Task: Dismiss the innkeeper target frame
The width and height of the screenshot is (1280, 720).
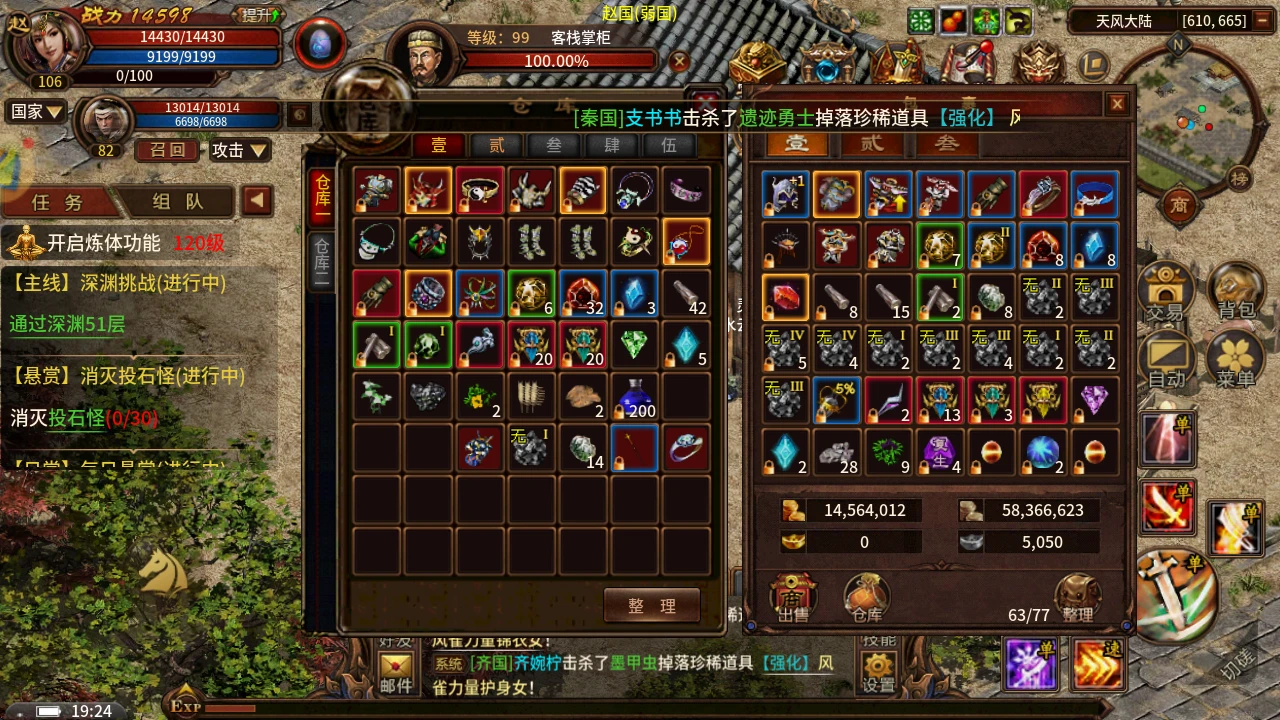Action: (680, 62)
